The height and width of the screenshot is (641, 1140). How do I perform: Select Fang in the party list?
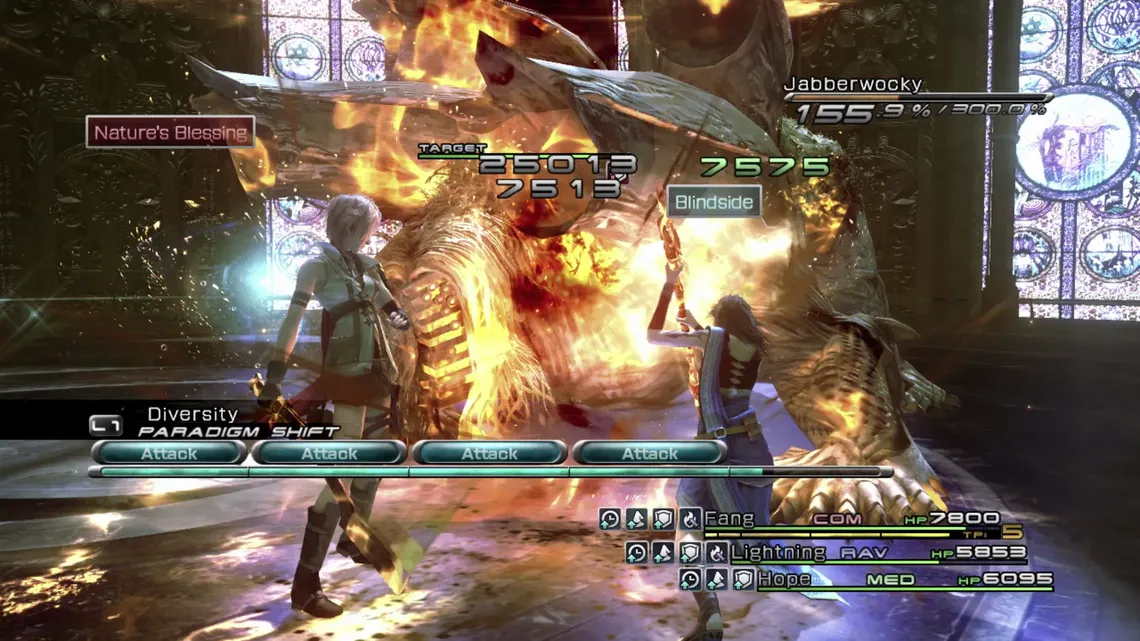tap(728, 519)
